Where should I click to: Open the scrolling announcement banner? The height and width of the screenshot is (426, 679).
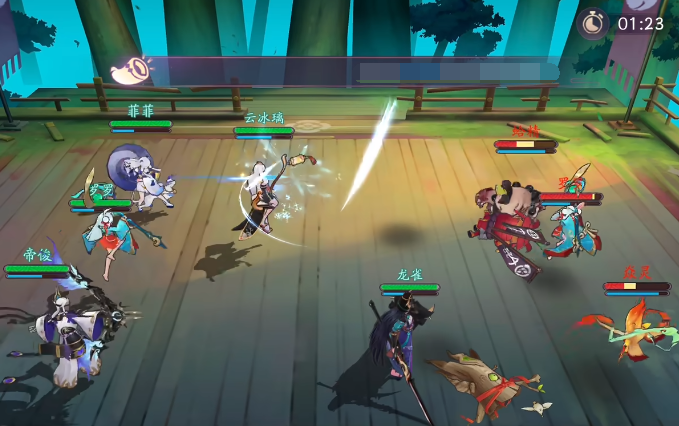(x=360, y=72)
